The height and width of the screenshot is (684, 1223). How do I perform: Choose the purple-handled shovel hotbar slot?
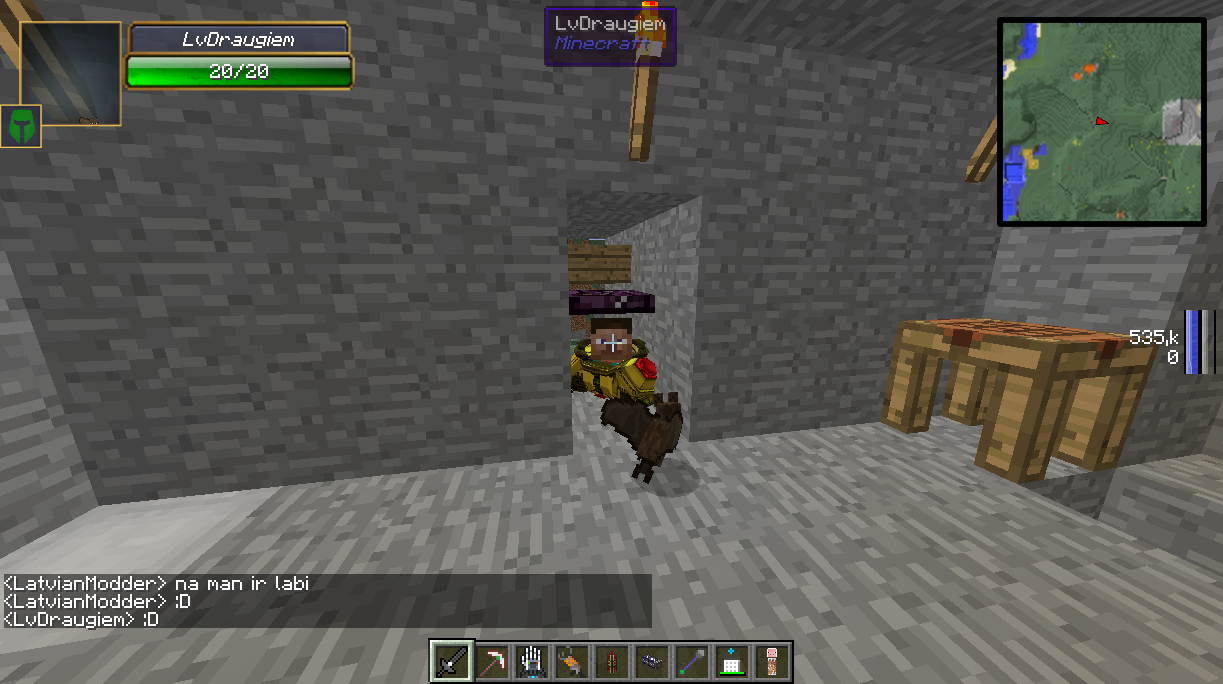pos(691,661)
